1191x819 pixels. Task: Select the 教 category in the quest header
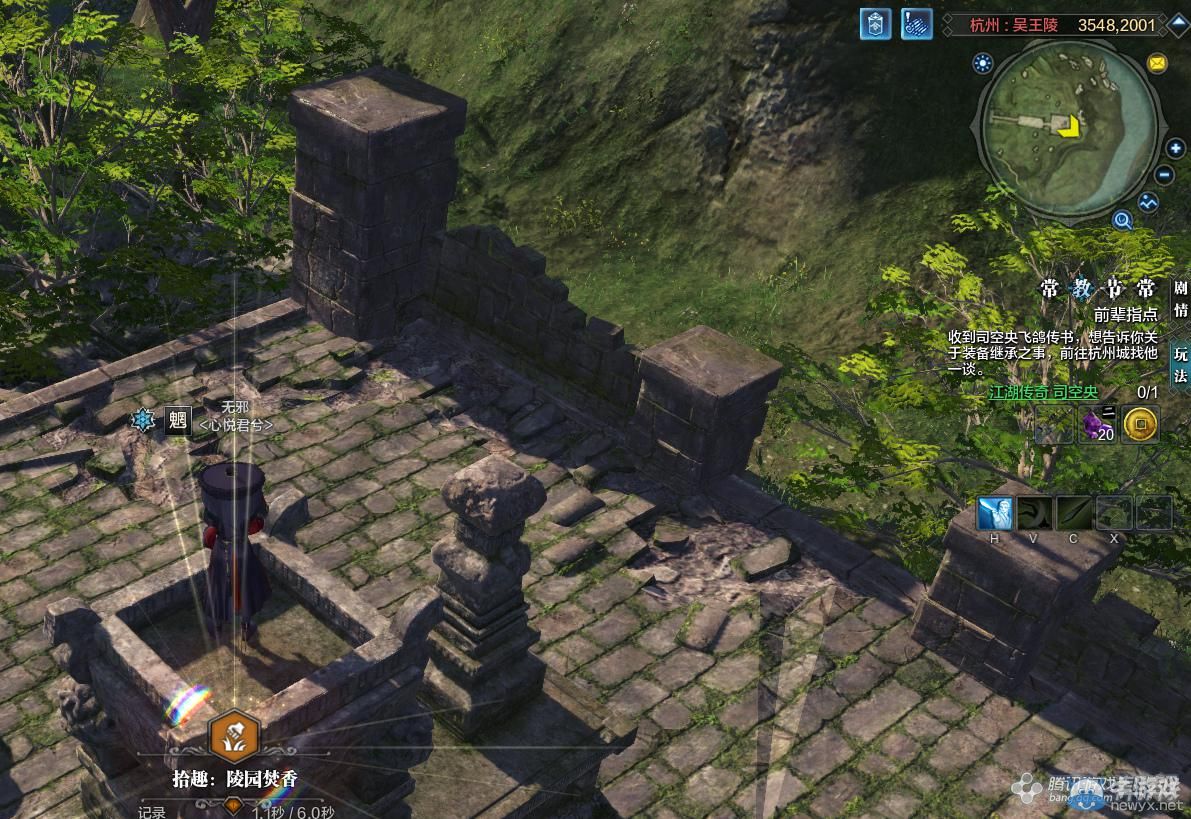pos(1084,289)
